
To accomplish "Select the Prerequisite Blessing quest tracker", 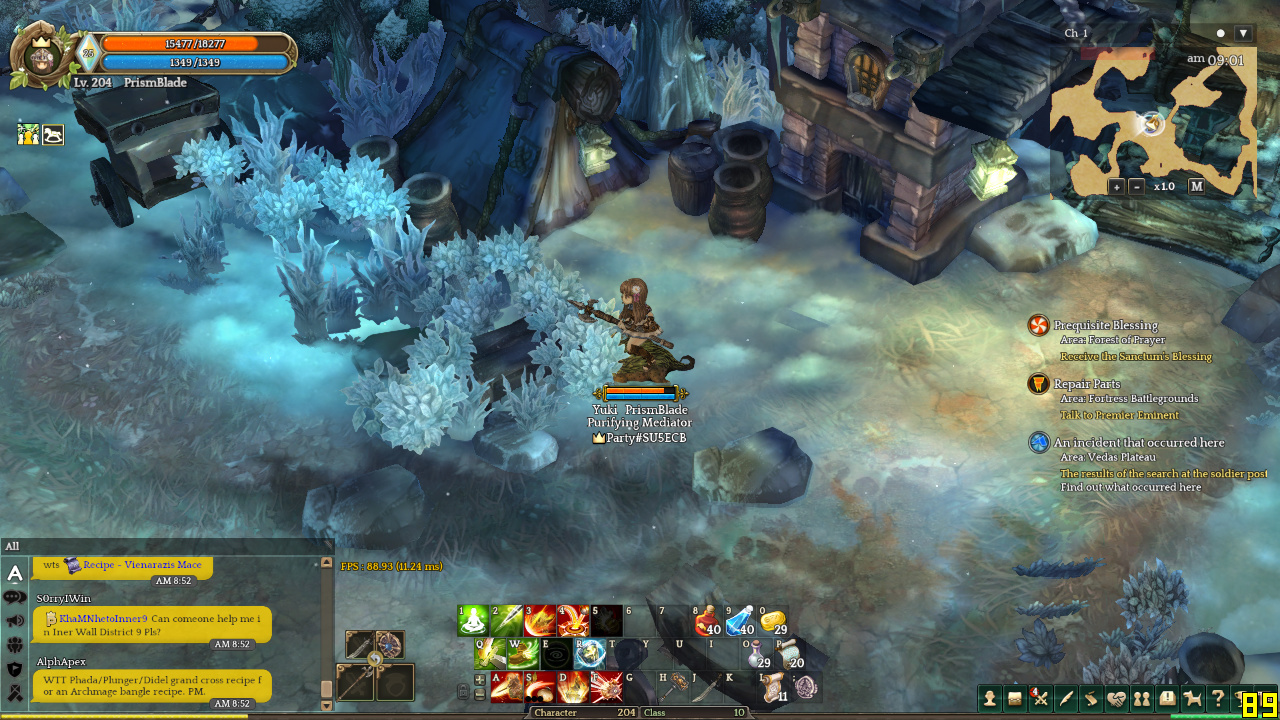I will coord(1105,325).
